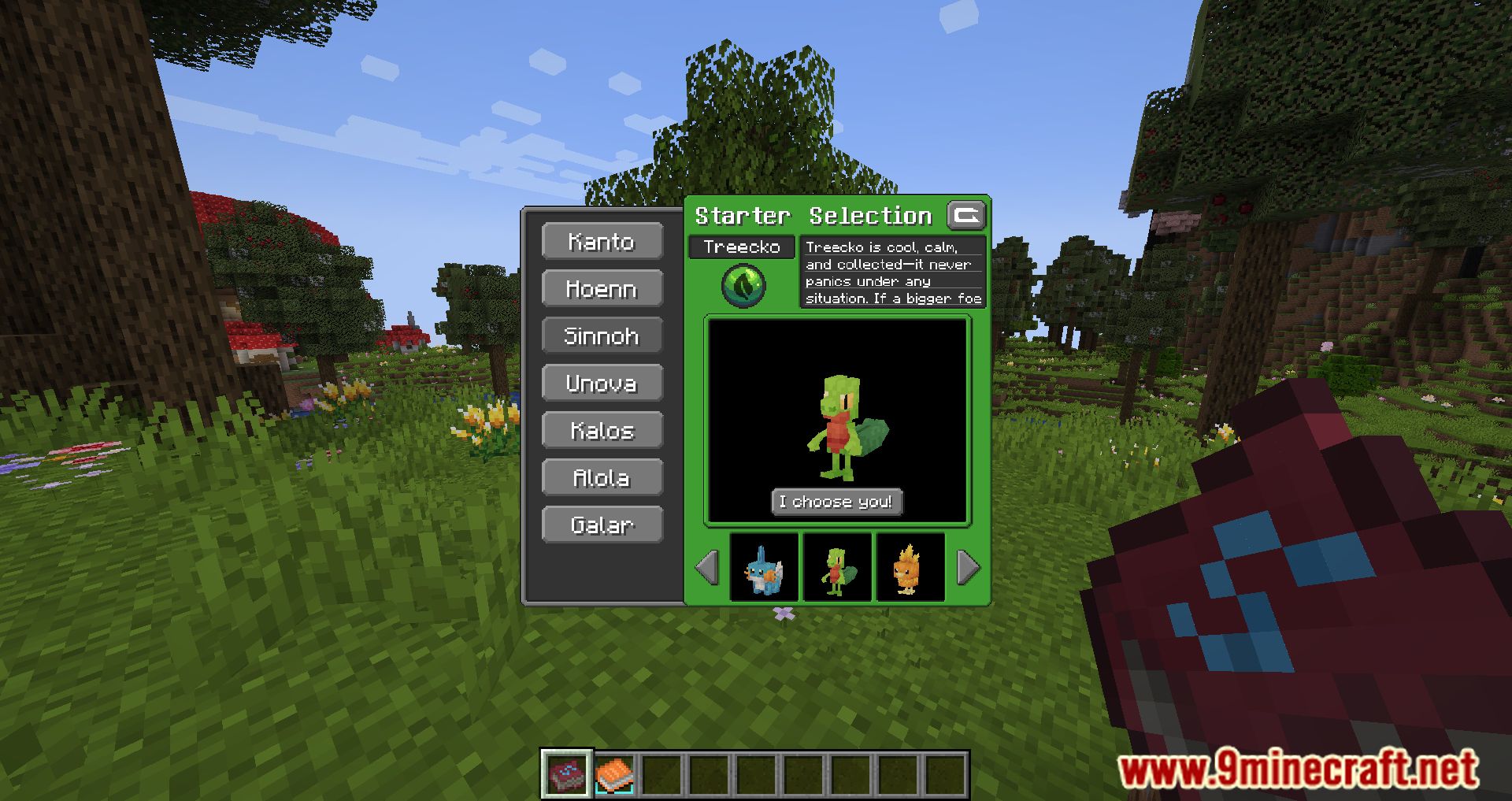The width and height of the screenshot is (1512, 801).
Task: Close the Starter Selection window
Action: (x=966, y=215)
